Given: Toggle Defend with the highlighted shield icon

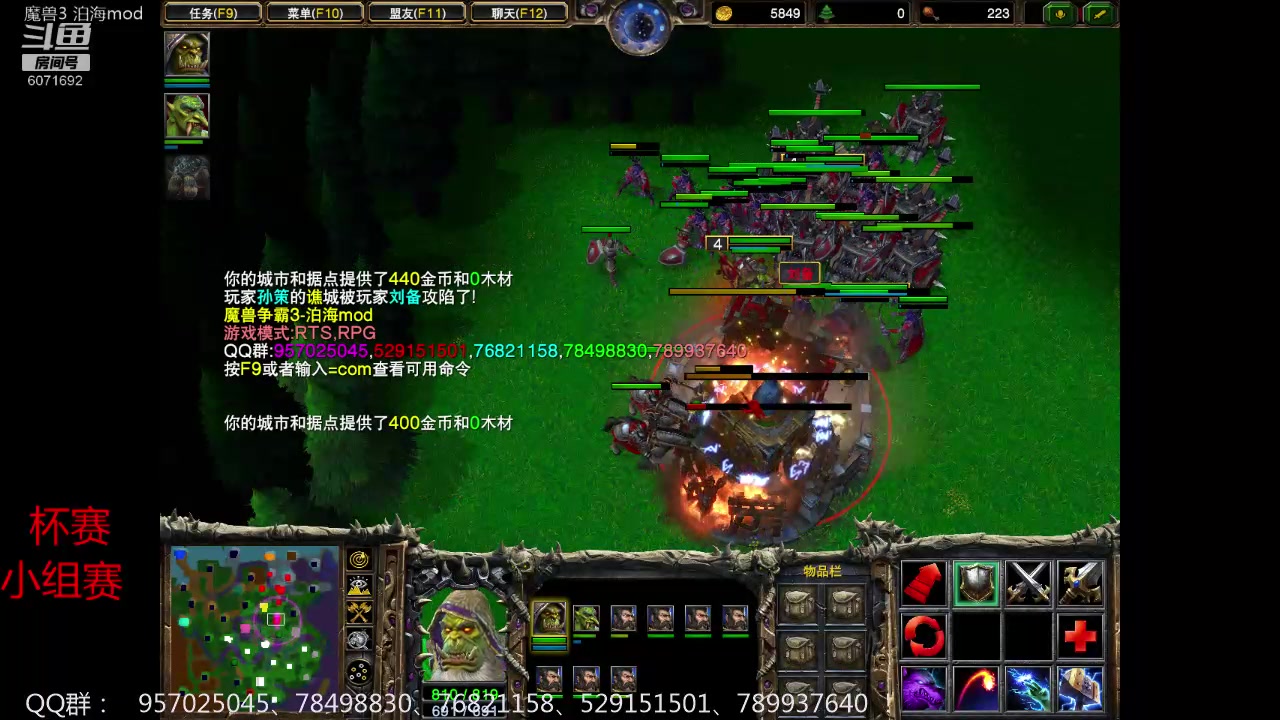Looking at the screenshot, I should (977, 583).
